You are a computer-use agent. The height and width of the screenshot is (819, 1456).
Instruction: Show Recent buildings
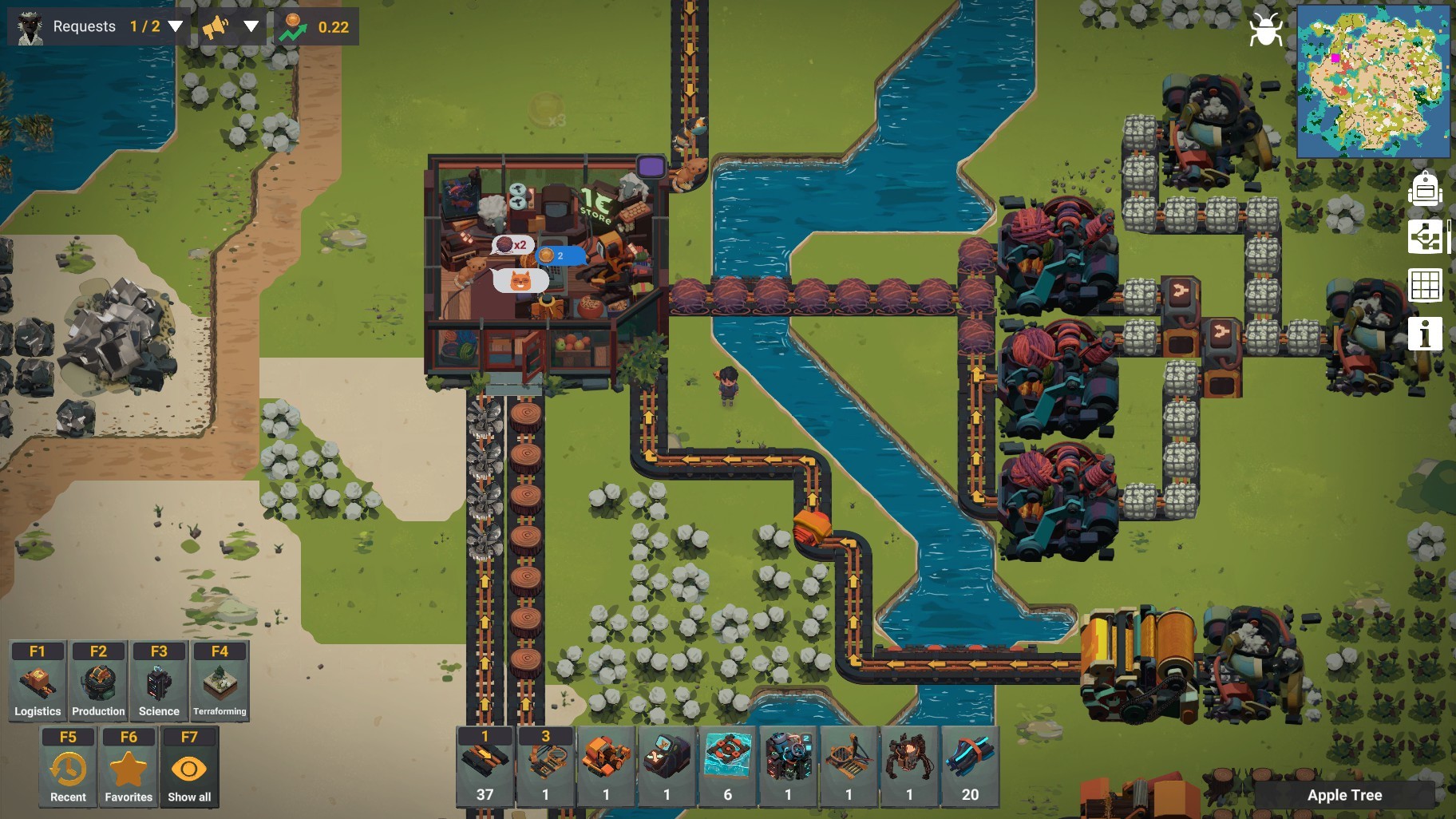pos(68,766)
